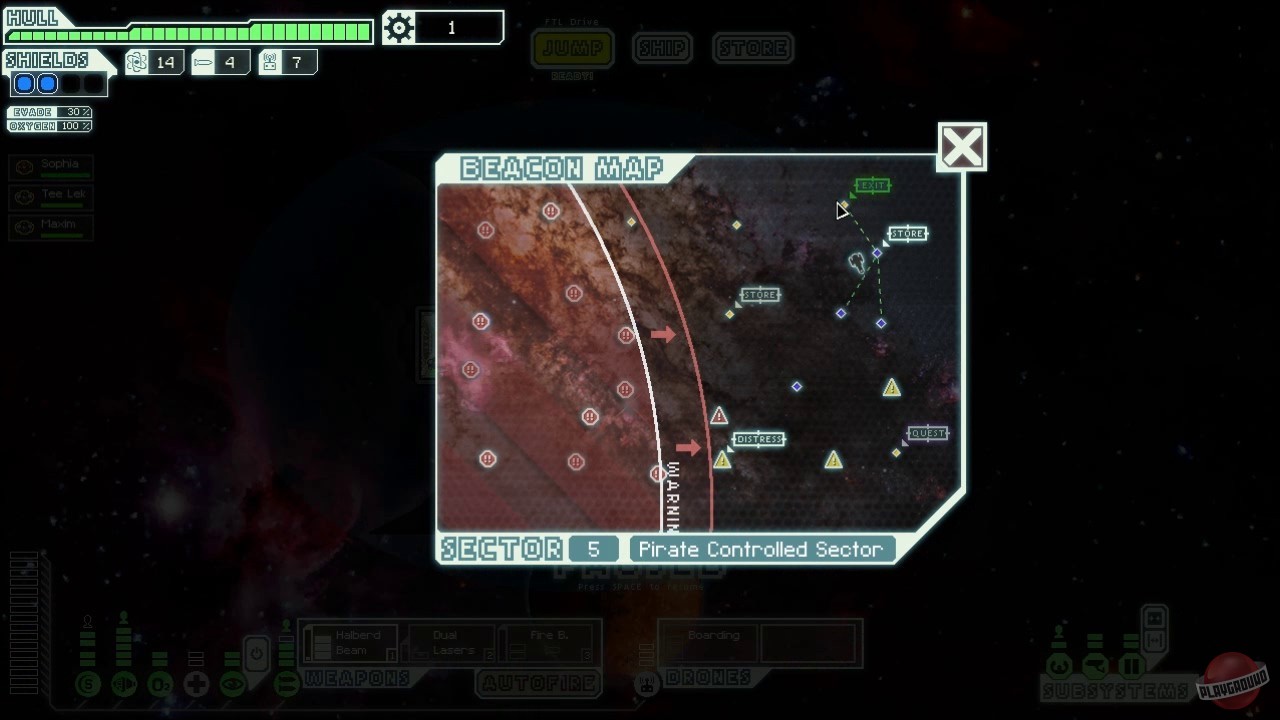Open the SHIP overview menu
Image resolution: width=1280 pixels, height=720 pixels.
(661, 48)
